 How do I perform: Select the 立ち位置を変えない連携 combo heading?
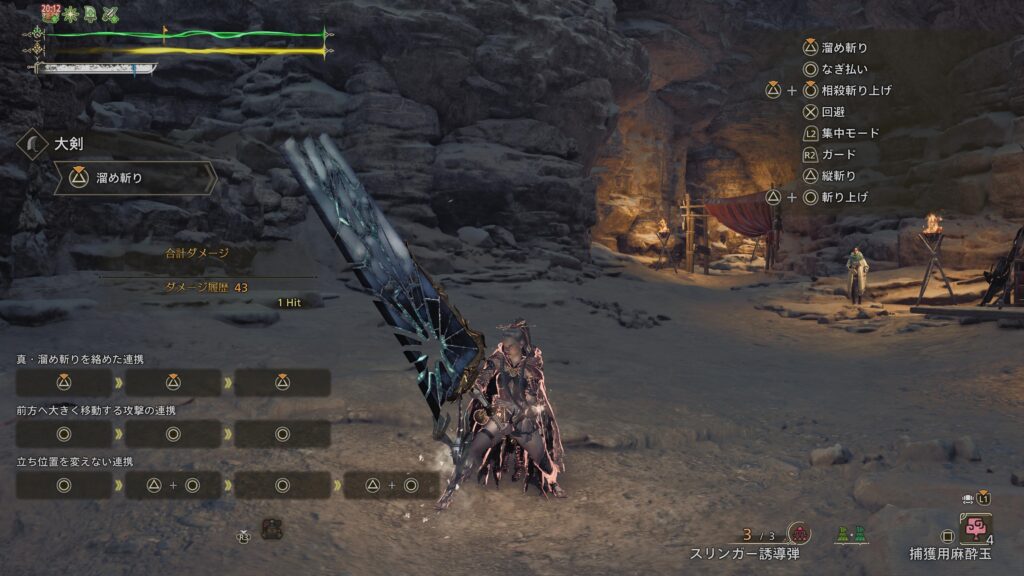74,461
